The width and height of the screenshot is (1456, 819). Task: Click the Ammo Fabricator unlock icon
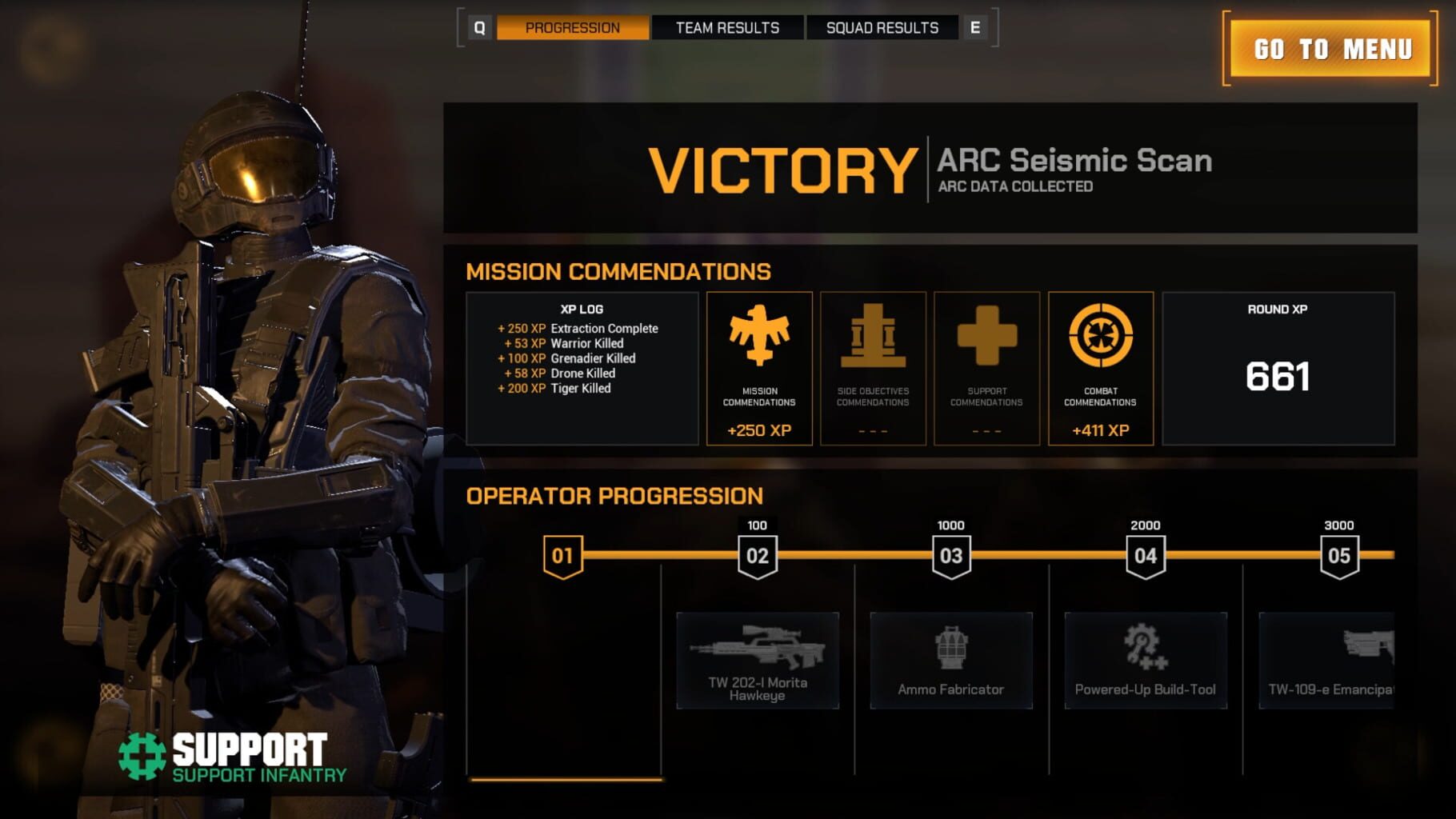point(953,649)
